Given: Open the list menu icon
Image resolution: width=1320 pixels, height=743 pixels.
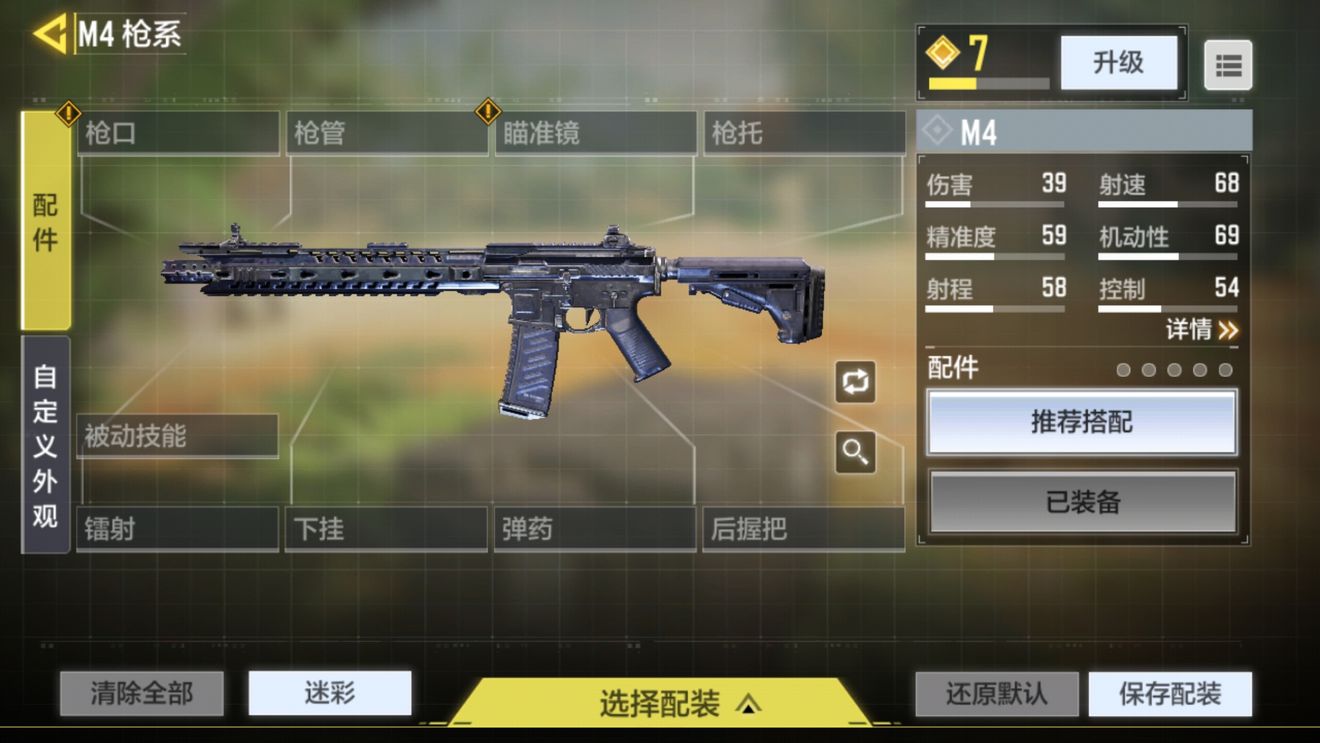Looking at the screenshot, I should point(1227,66).
